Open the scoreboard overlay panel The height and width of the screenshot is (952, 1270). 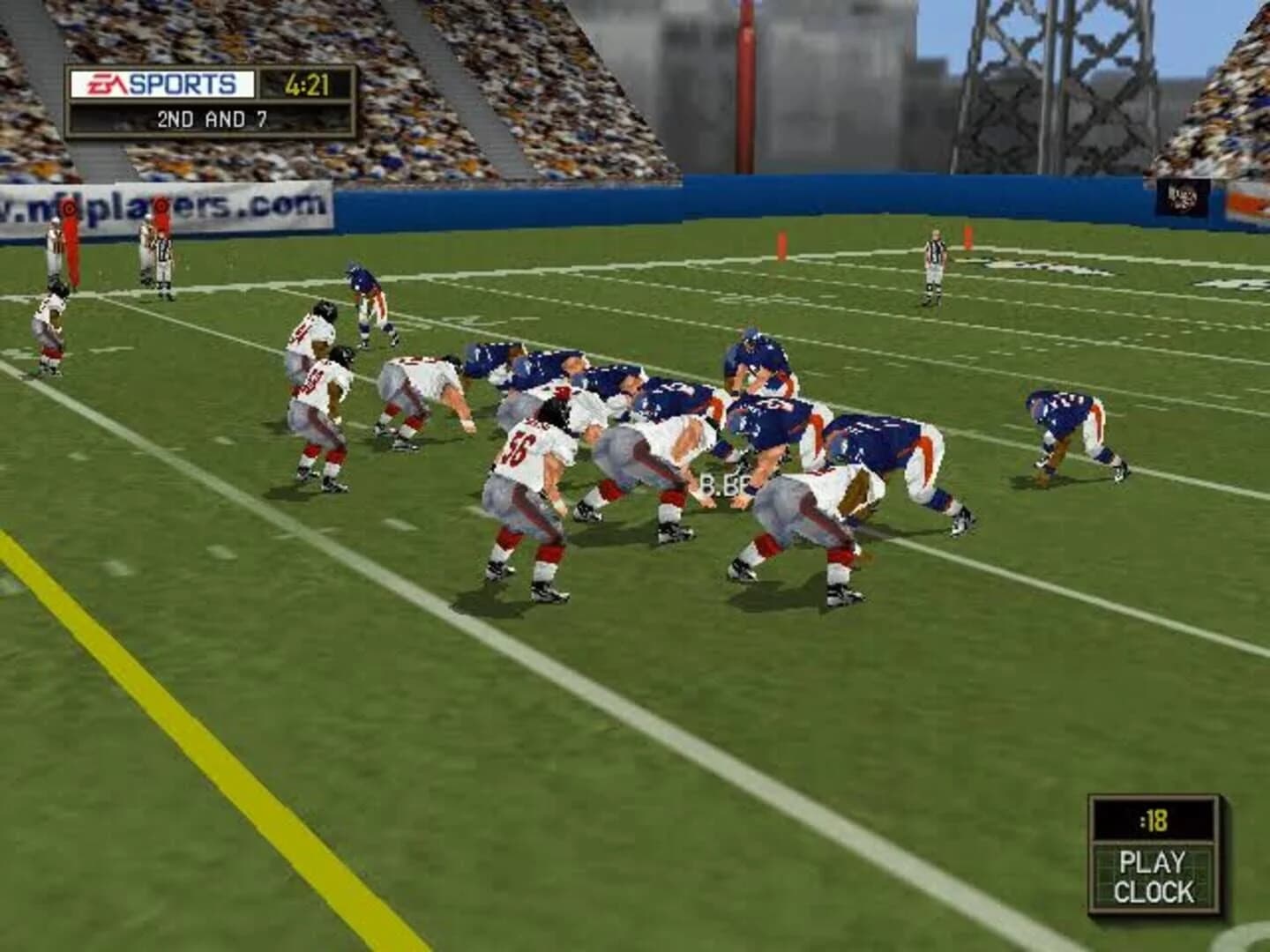(x=212, y=95)
